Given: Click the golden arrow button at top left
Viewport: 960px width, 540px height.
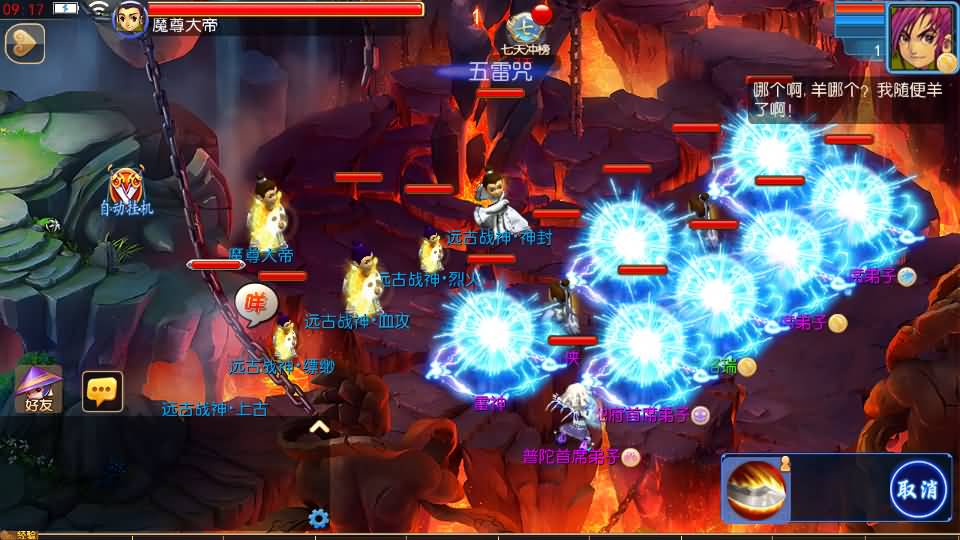Looking at the screenshot, I should coord(24,43).
